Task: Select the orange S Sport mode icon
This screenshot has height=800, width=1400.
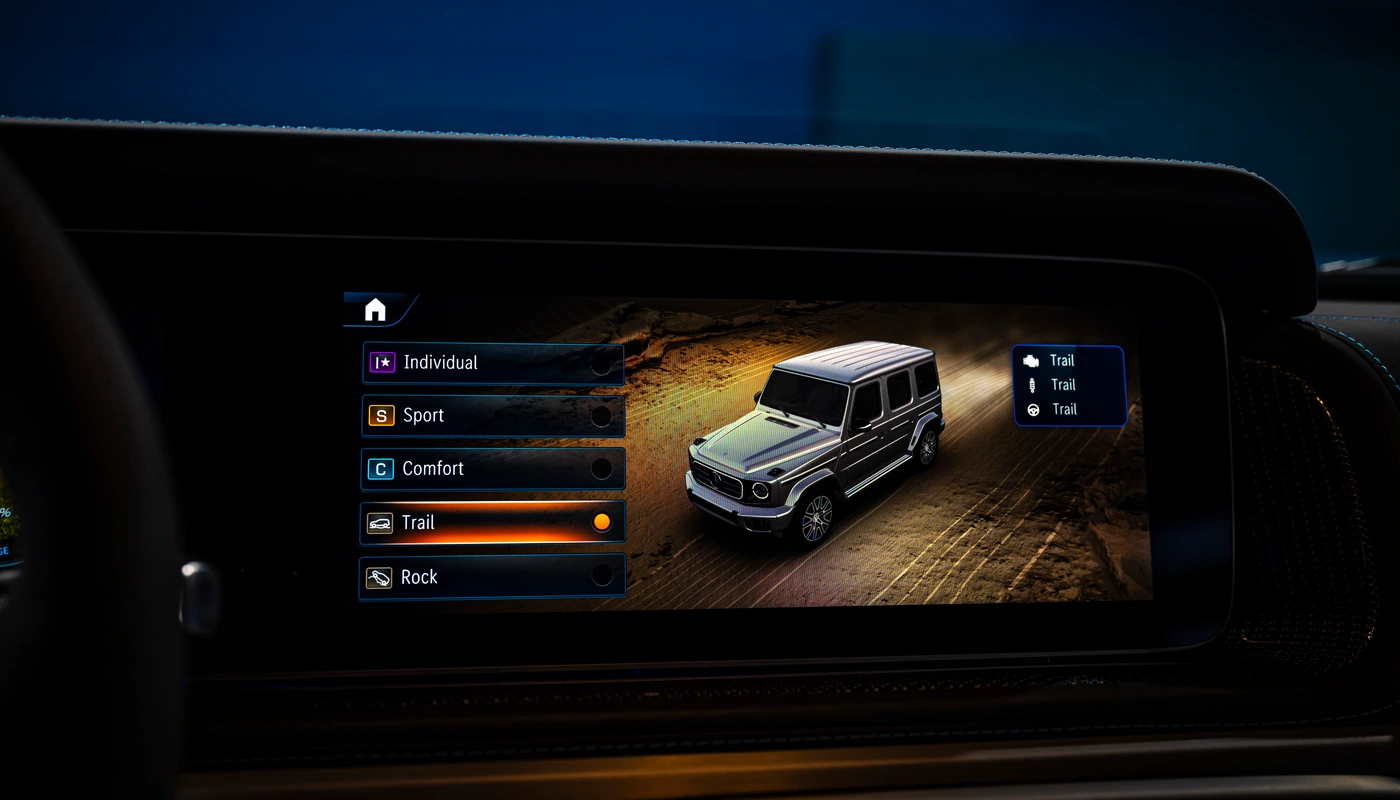Action: coord(383,415)
